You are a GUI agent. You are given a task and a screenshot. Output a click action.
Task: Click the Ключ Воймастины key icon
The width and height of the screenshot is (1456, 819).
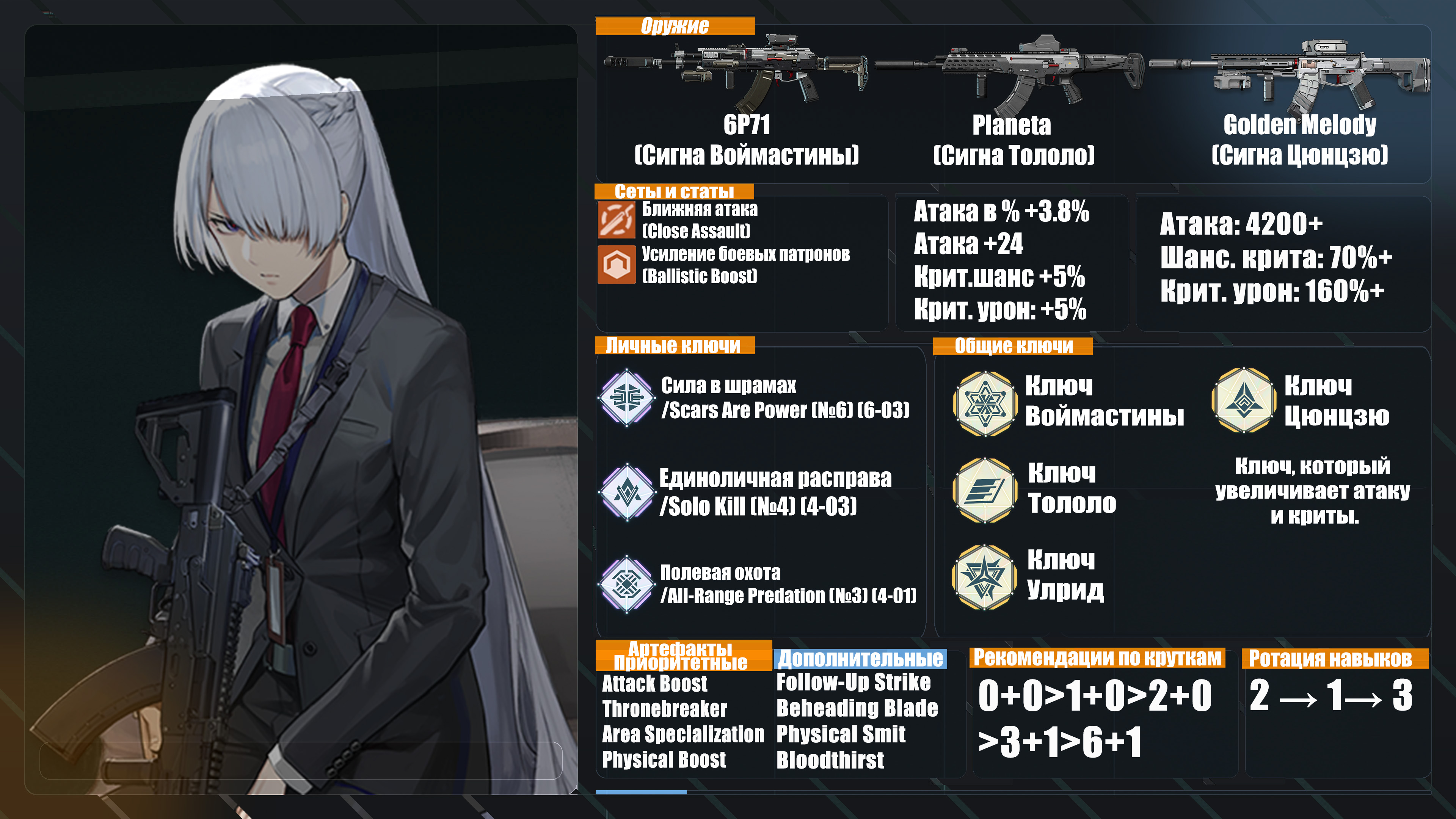click(x=985, y=403)
